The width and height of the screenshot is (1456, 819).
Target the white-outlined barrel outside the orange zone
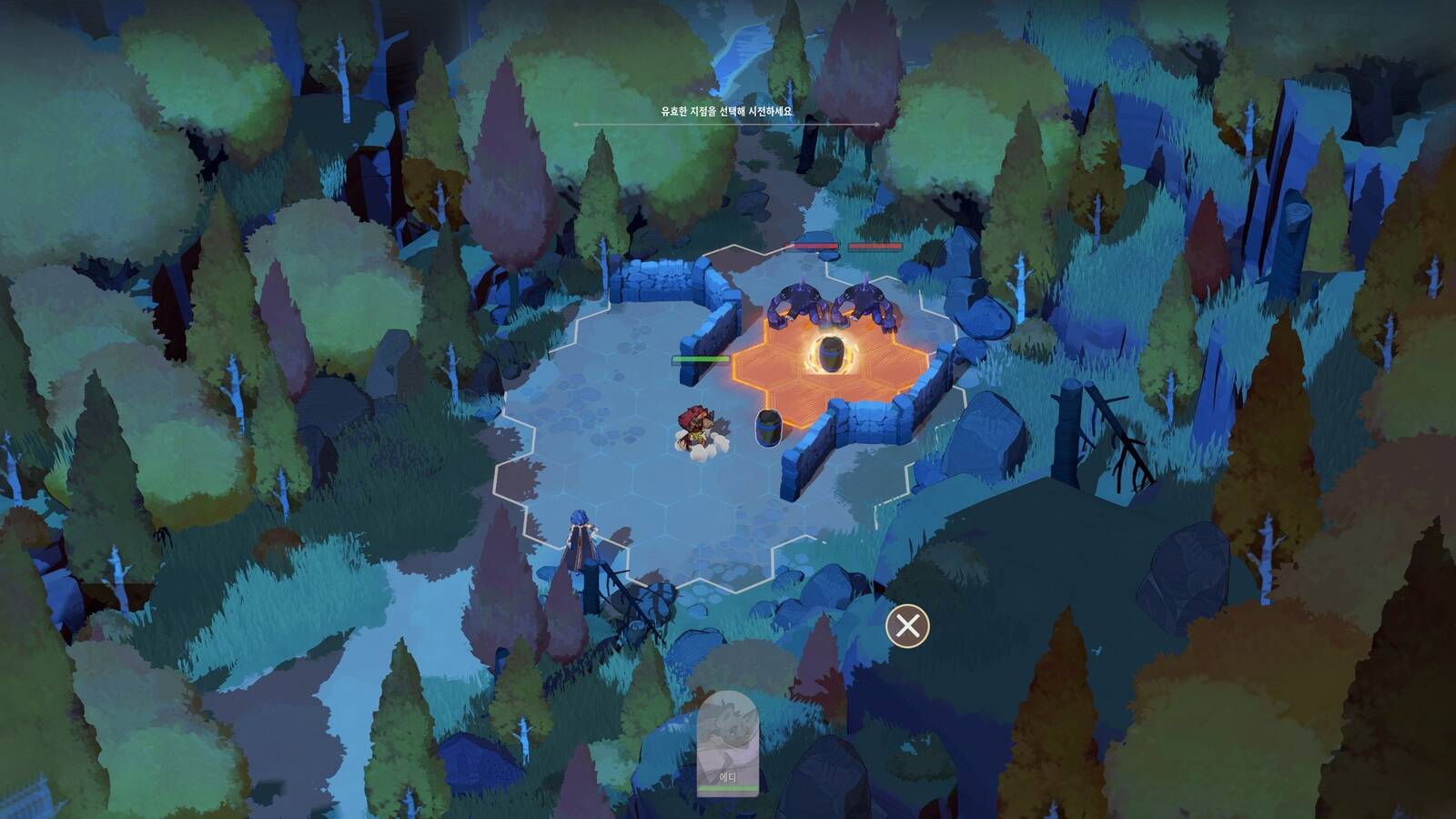click(768, 427)
